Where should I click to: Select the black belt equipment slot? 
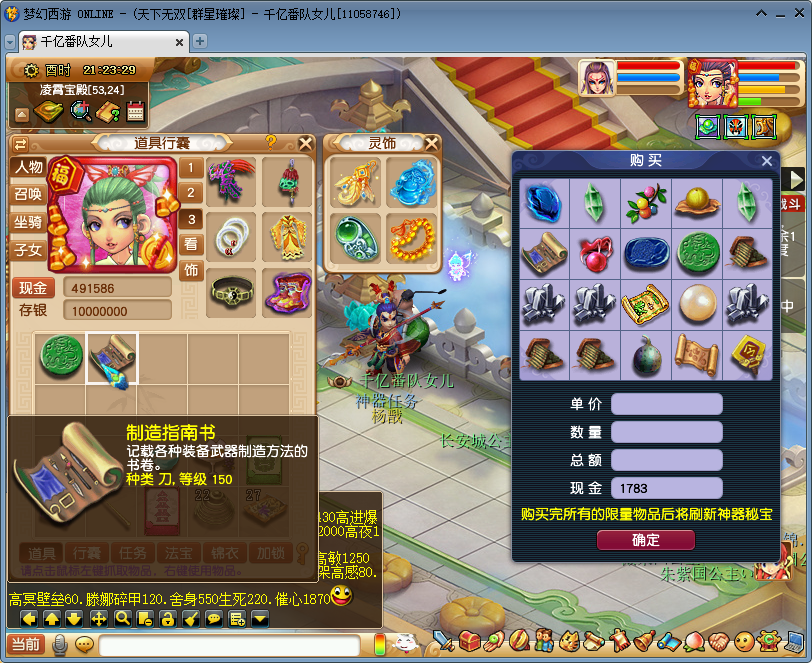pos(233,292)
